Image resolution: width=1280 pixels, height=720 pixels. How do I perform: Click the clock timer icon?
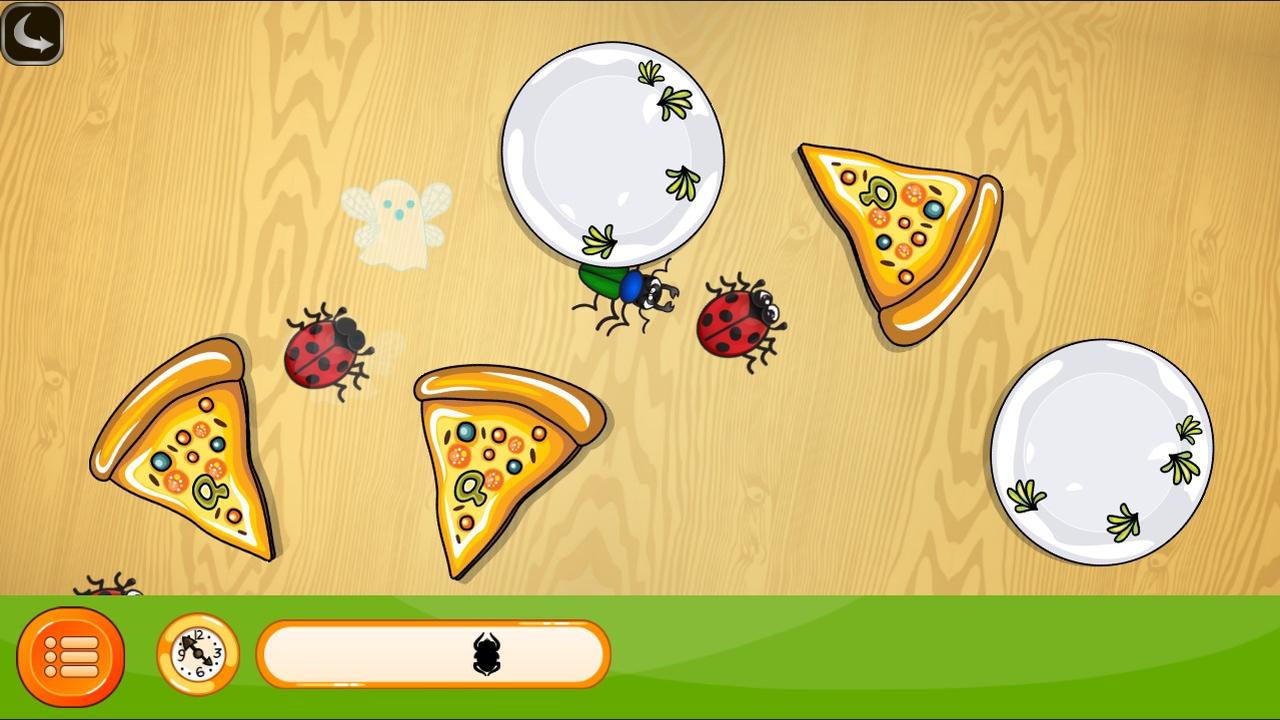(x=196, y=655)
